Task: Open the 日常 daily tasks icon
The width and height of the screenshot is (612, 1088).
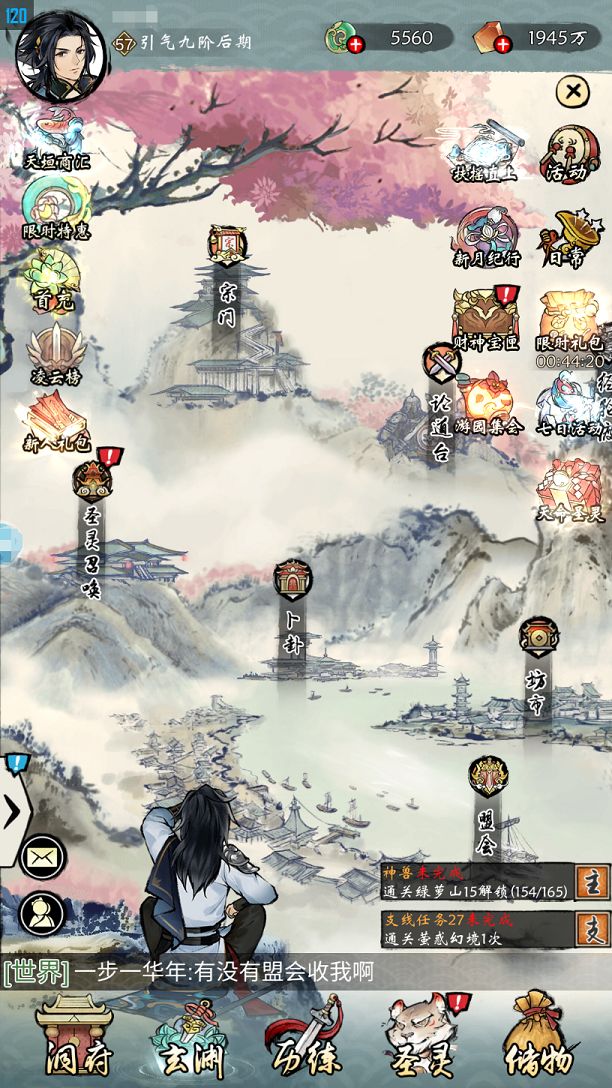Action: click(x=568, y=237)
